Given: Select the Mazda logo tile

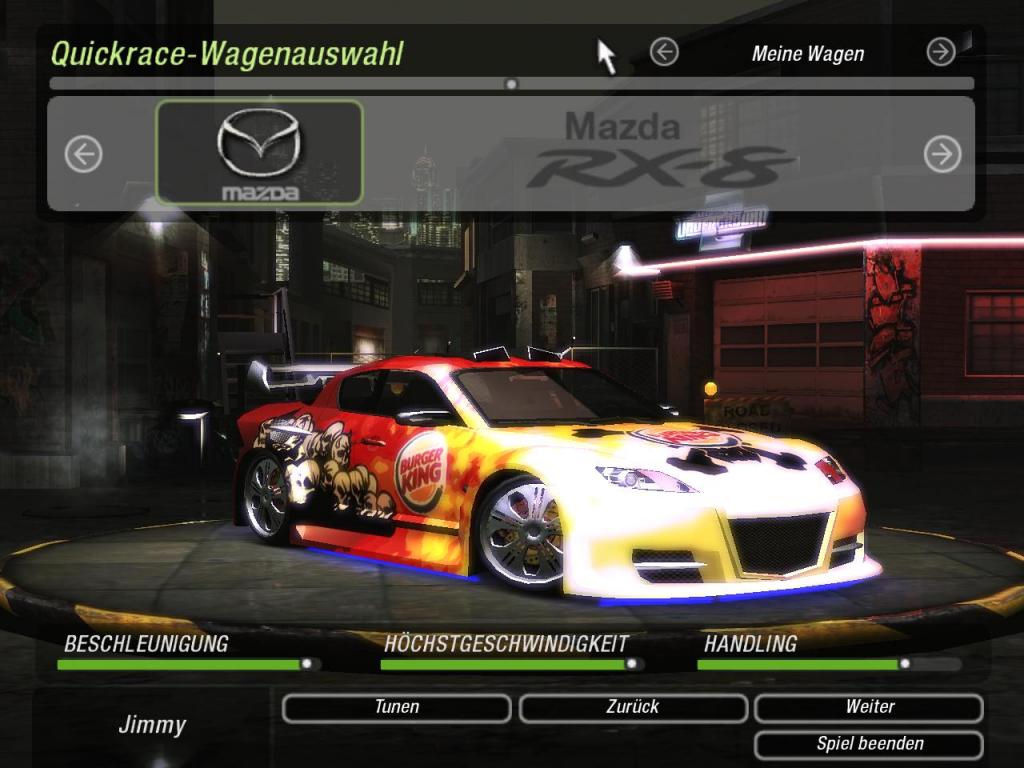Looking at the screenshot, I should coord(260,153).
